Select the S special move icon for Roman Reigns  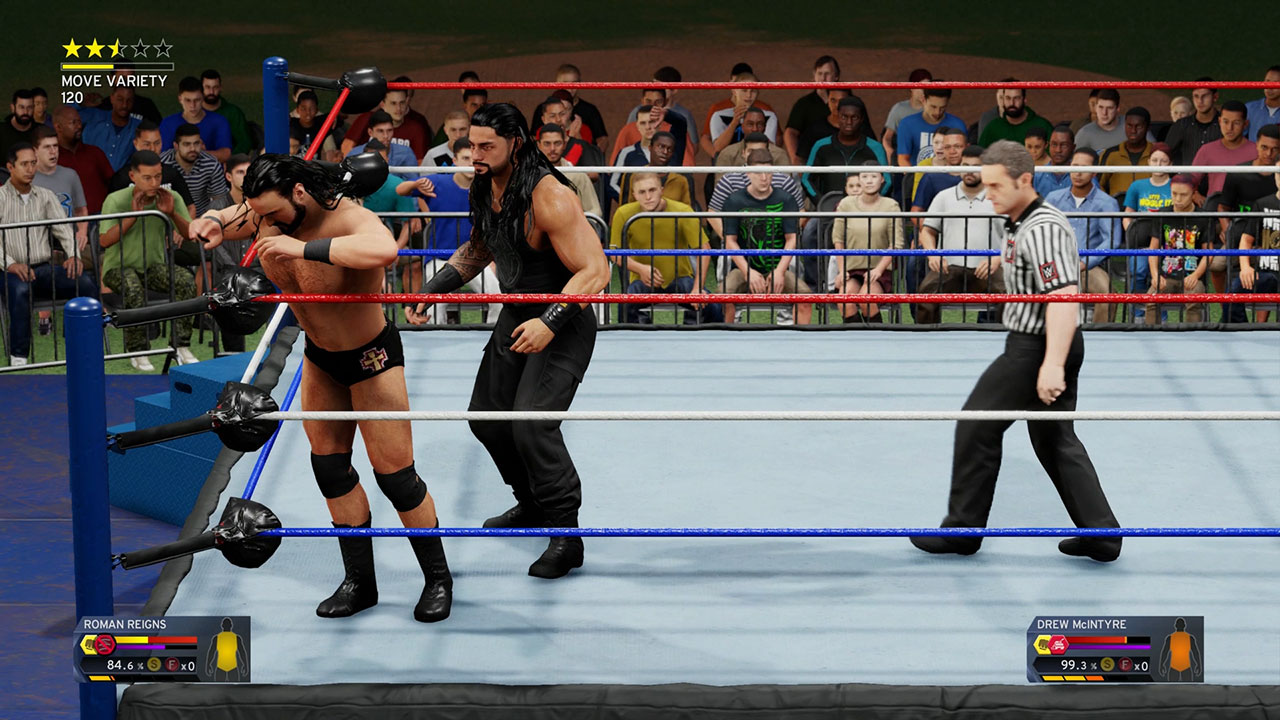coord(154,665)
